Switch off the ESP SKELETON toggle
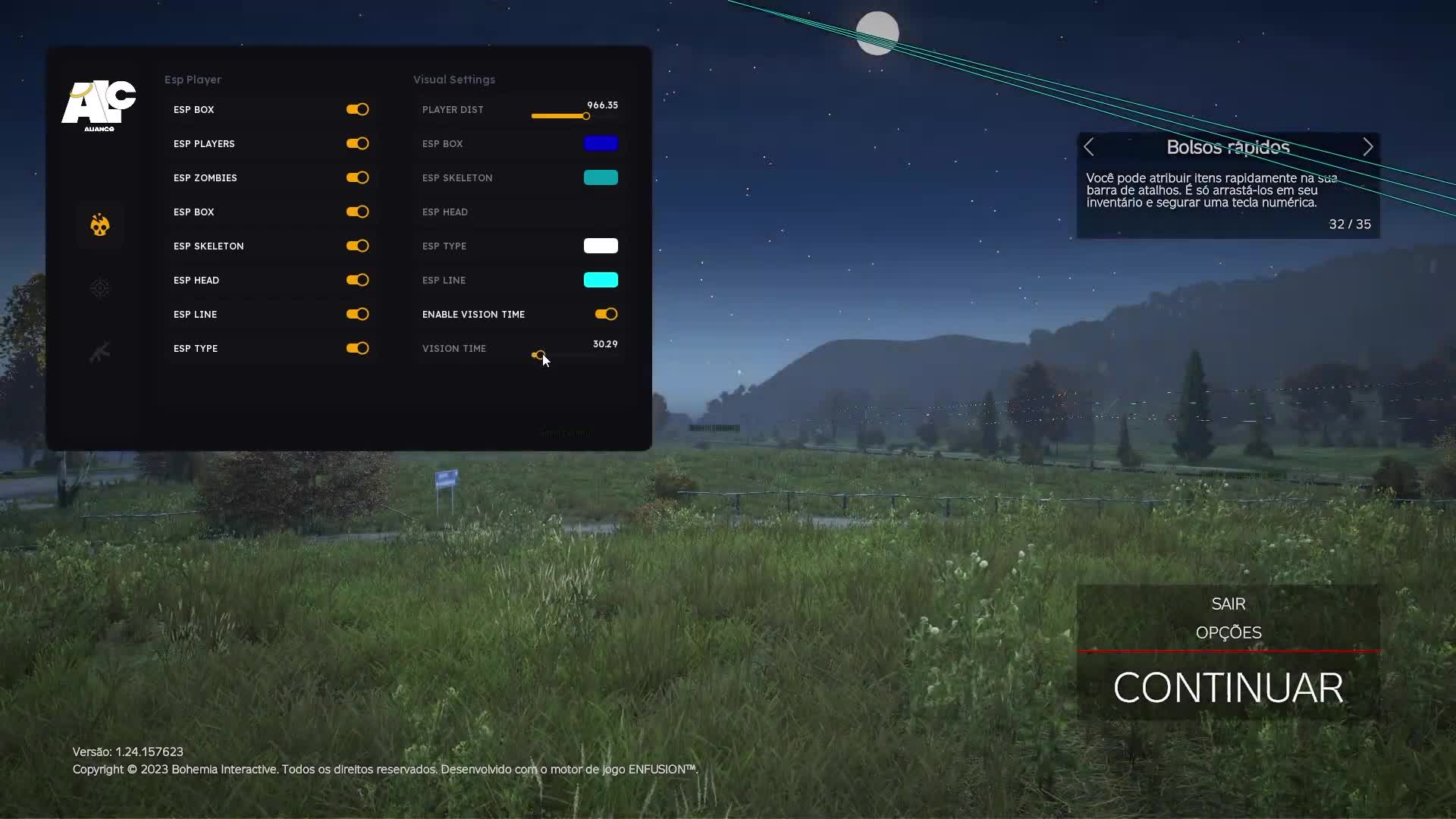 (357, 246)
